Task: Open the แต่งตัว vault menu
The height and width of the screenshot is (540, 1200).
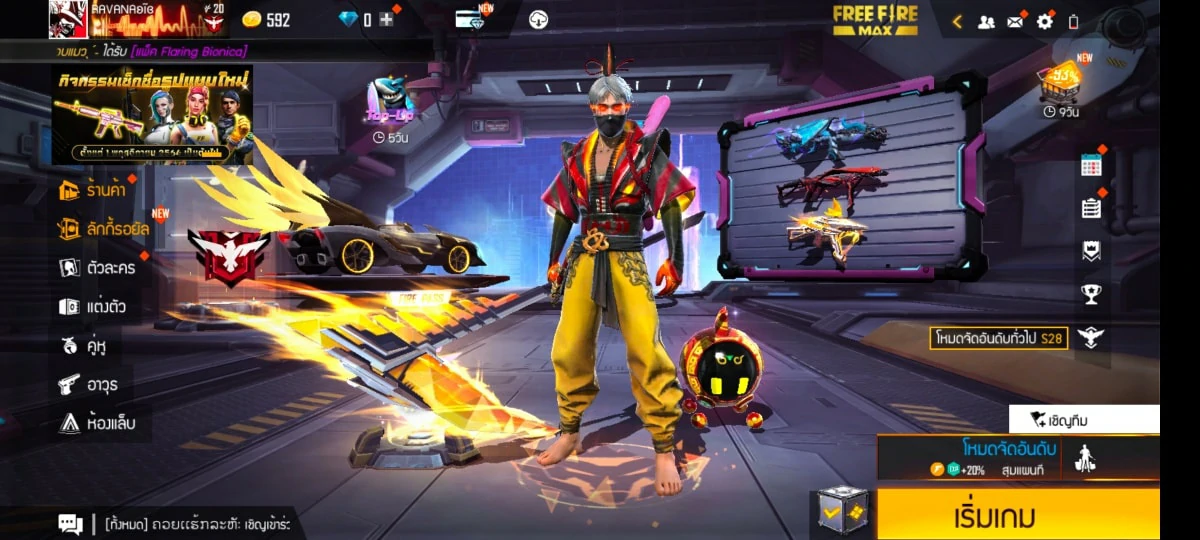Action: coord(95,306)
